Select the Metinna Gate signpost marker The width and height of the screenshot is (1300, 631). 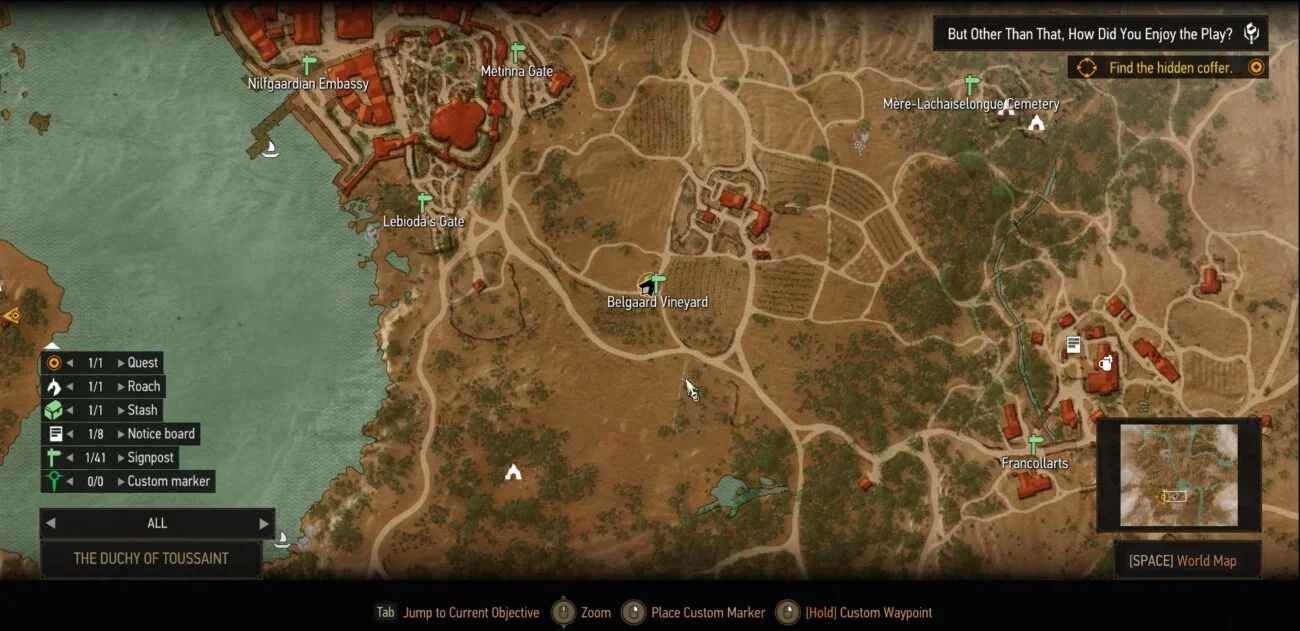517,52
